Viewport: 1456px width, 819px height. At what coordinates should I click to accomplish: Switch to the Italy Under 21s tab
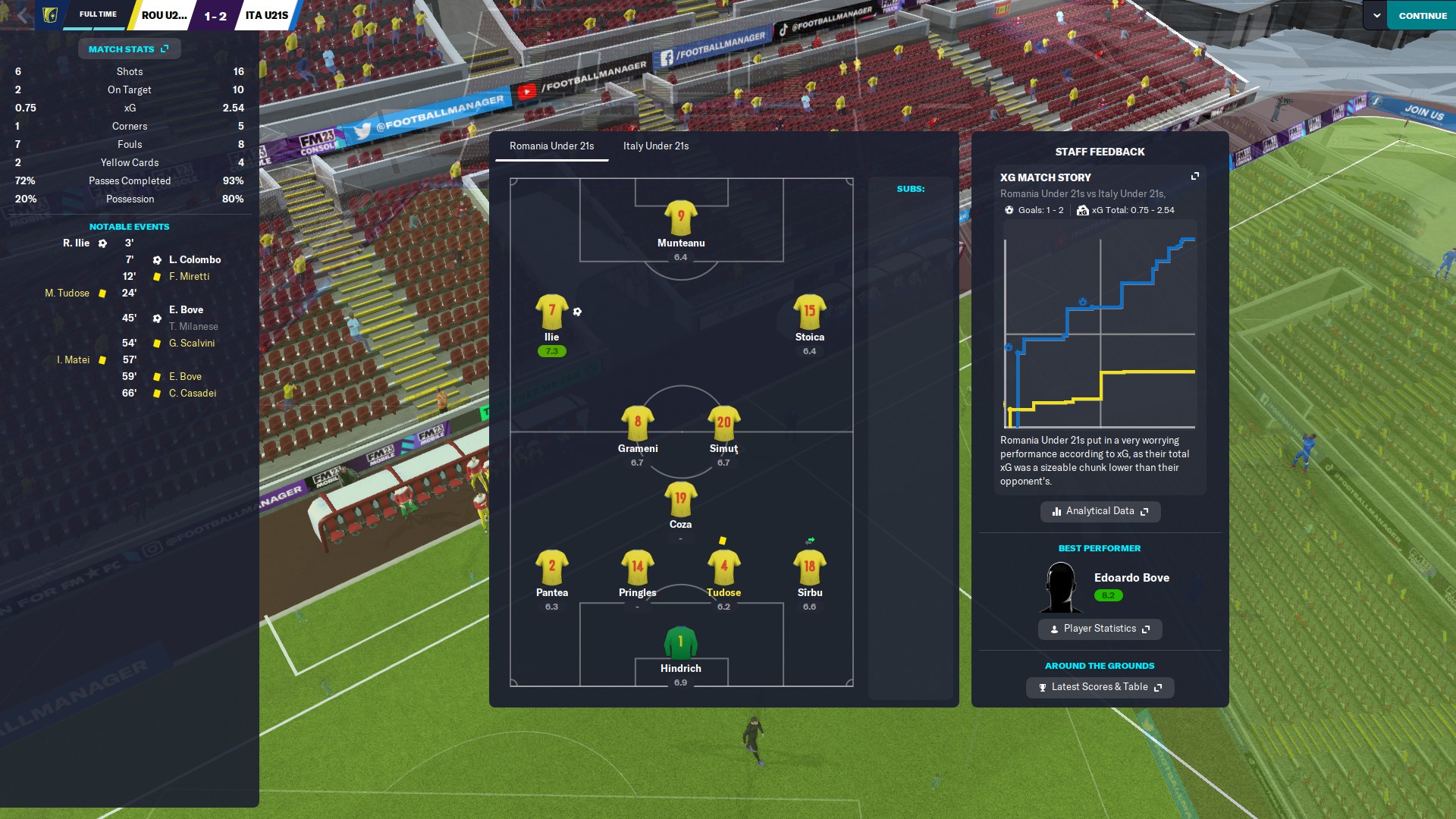coord(655,146)
